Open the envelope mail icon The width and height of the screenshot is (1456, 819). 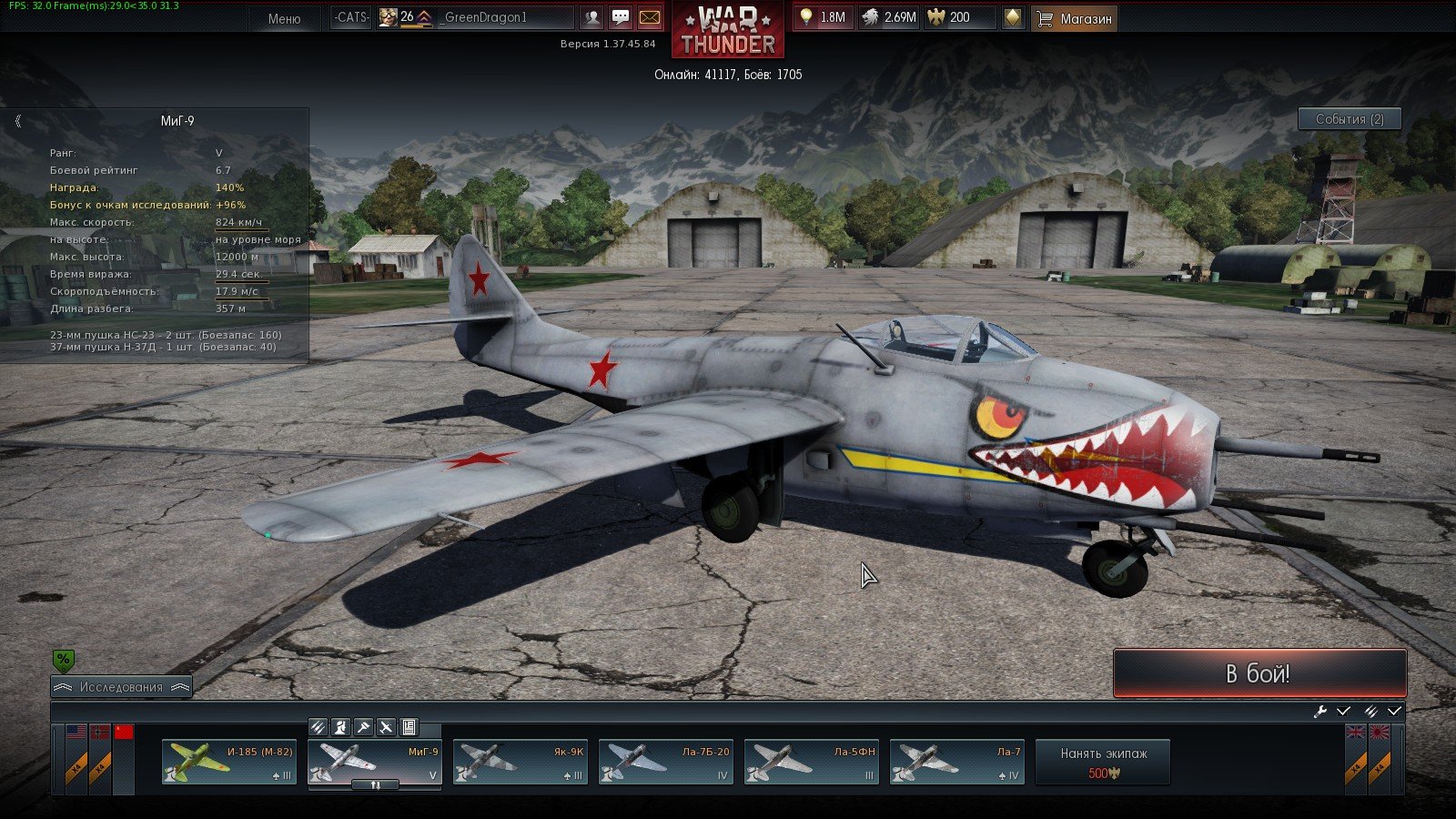(x=650, y=17)
